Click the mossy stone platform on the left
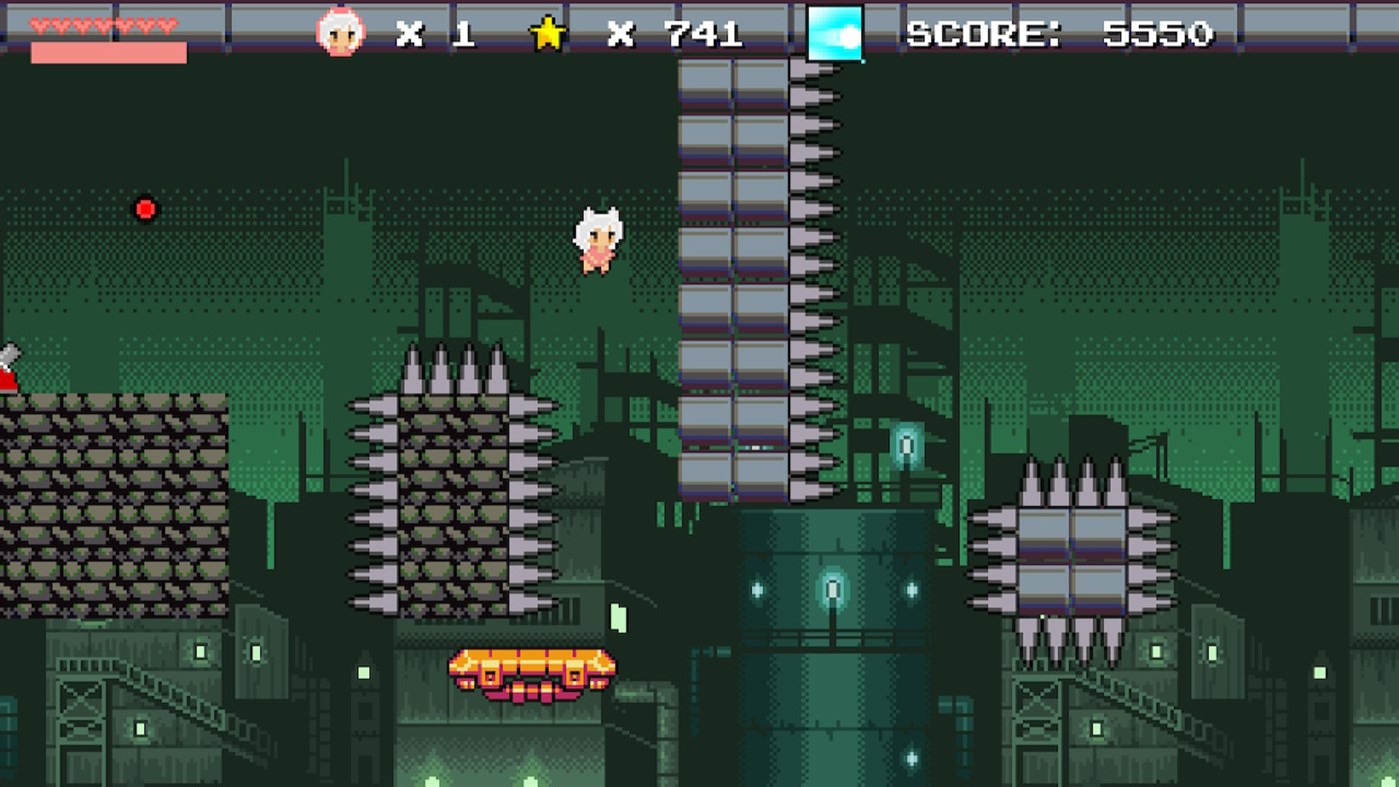The height and width of the screenshot is (787, 1399). coord(110,500)
